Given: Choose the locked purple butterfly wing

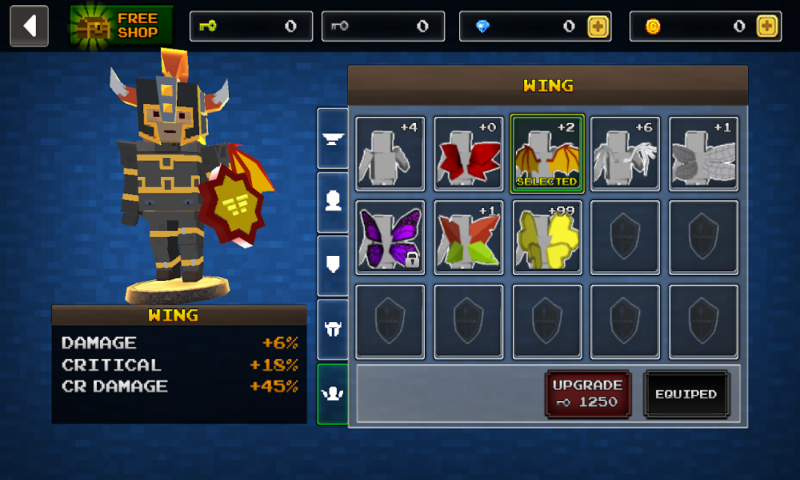Looking at the screenshot, I should (390, 237).
